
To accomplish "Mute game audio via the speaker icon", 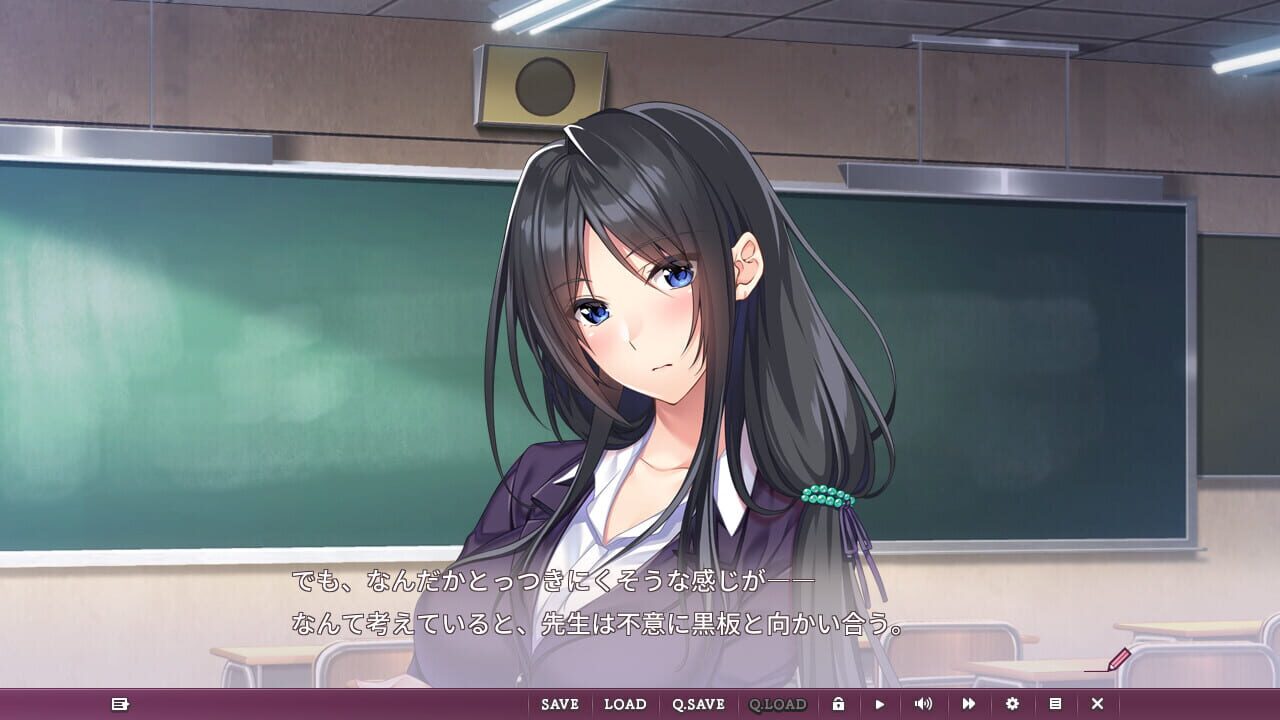I will [x=923, y=704].
